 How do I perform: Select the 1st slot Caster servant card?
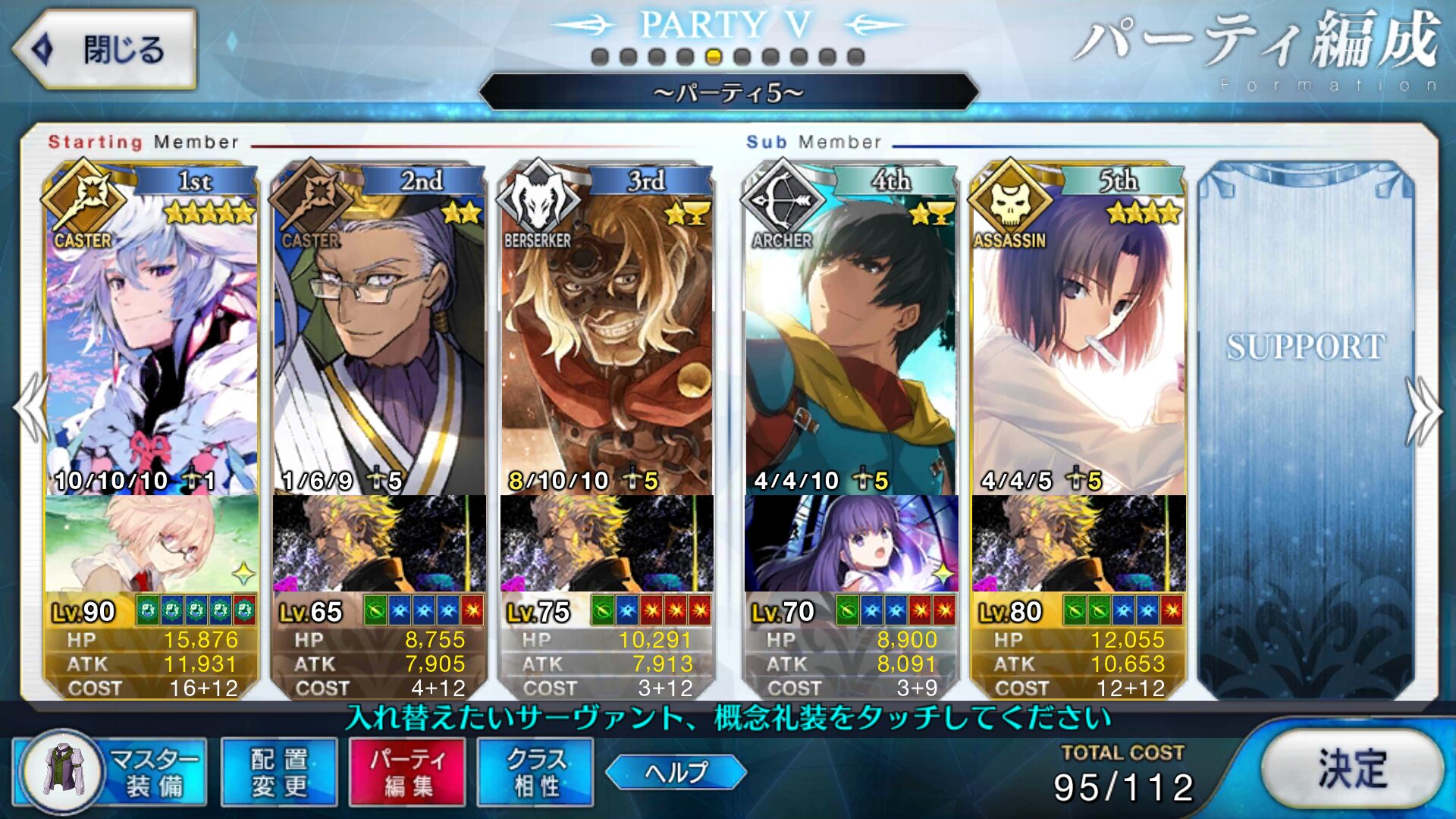click(x=152, y=334)
